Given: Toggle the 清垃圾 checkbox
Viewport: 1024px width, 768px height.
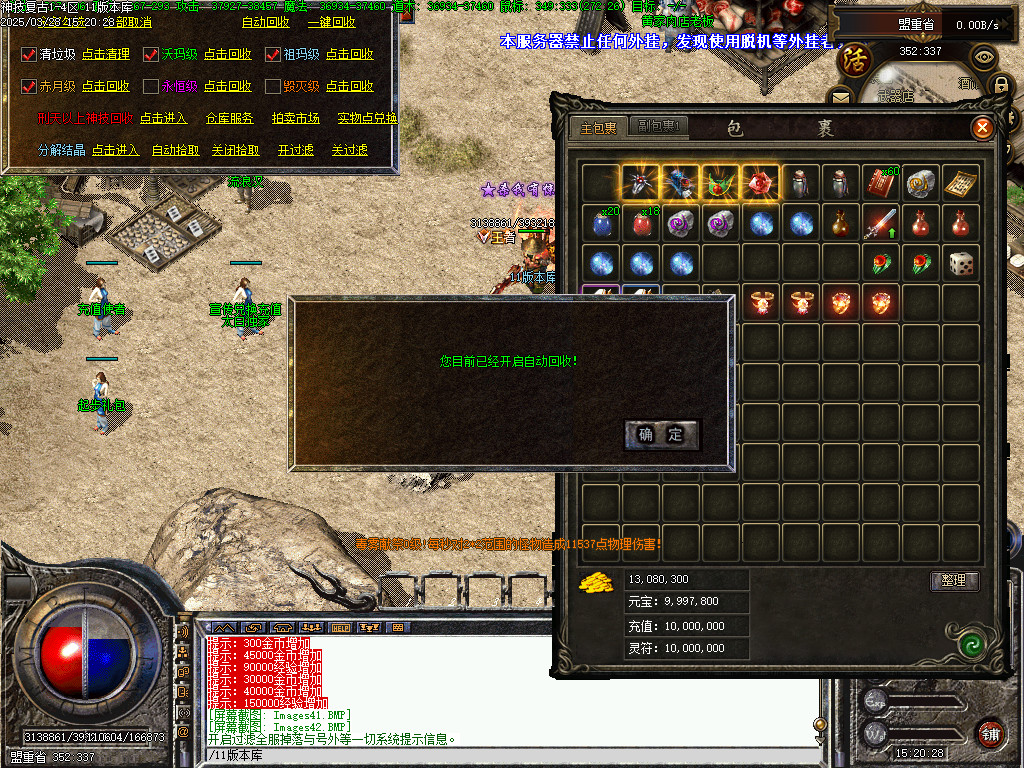Looking at the screenshot, I should coord(29,54).
